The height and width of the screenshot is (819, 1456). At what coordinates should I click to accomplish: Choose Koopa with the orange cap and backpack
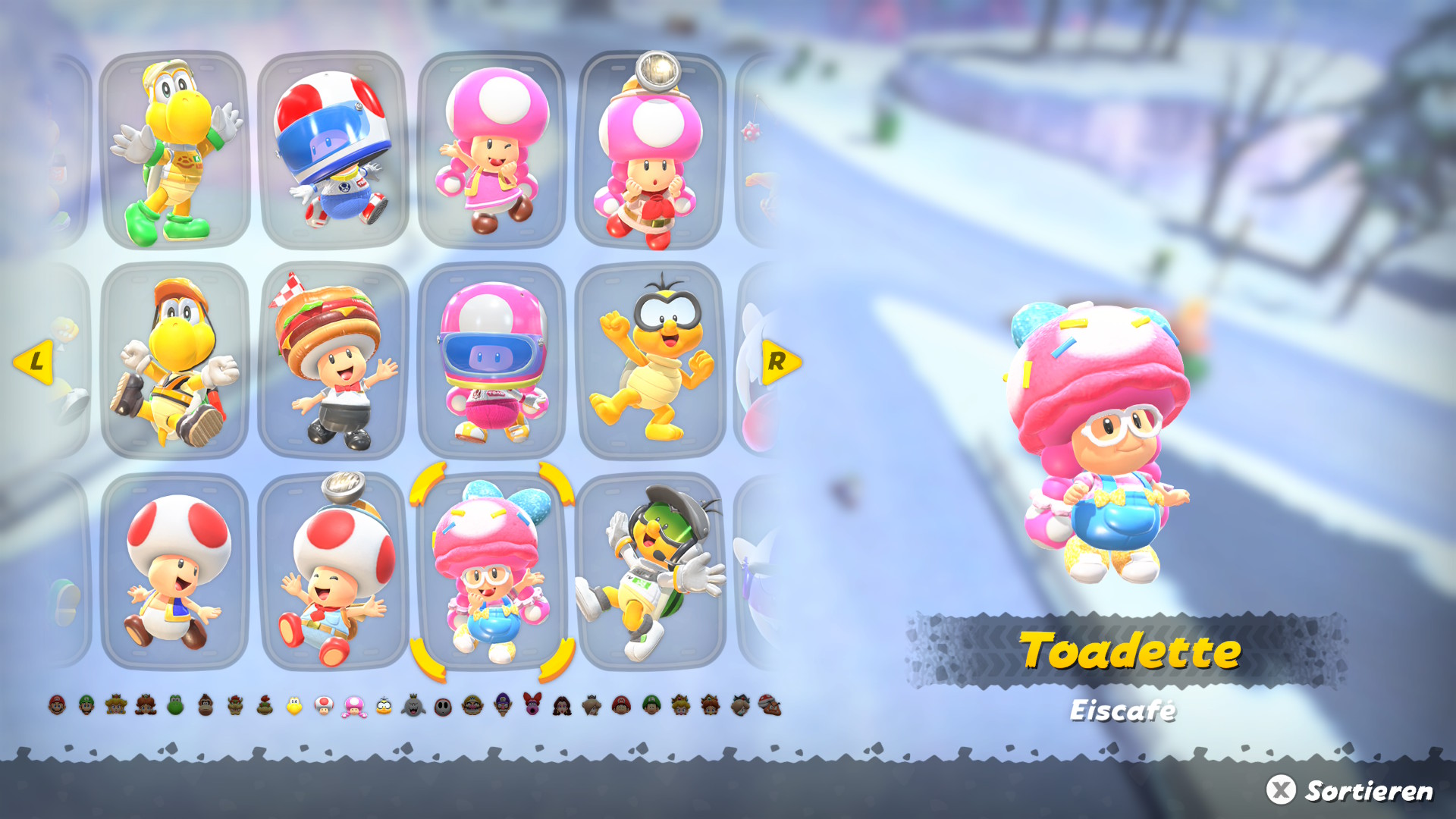point(175,362)
